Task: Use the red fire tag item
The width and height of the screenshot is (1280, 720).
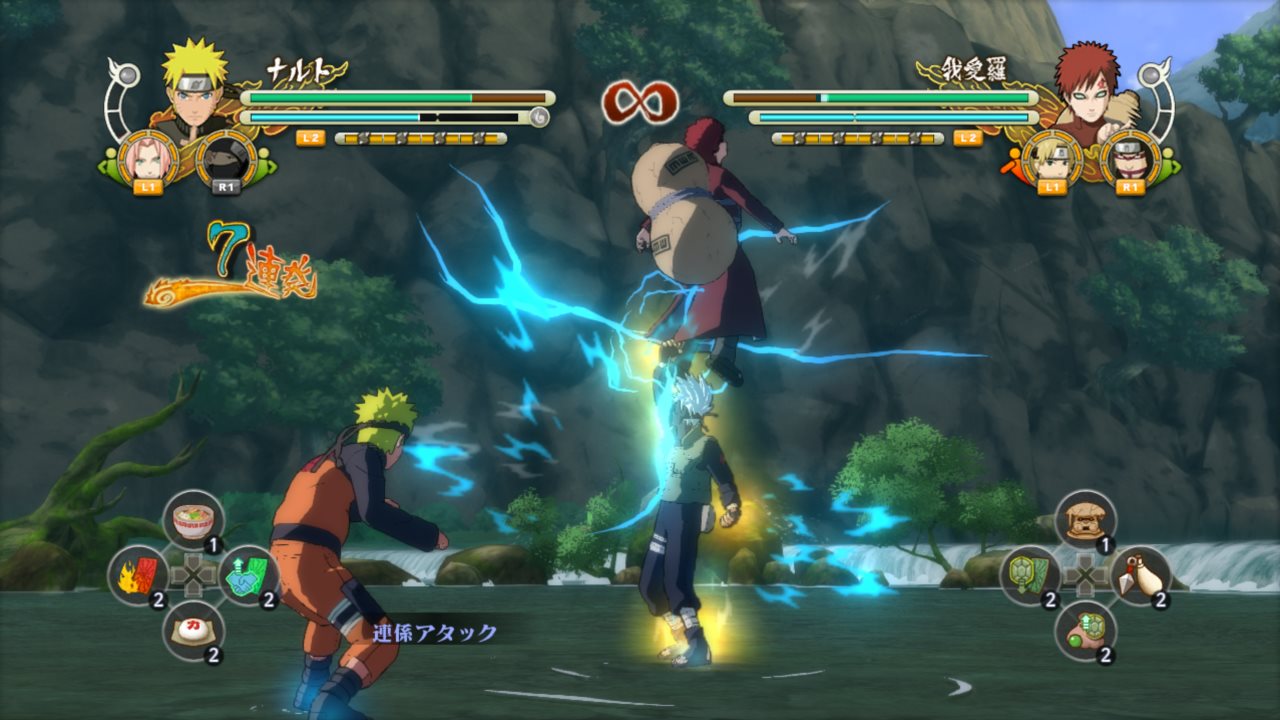Action: coord(138,575)
